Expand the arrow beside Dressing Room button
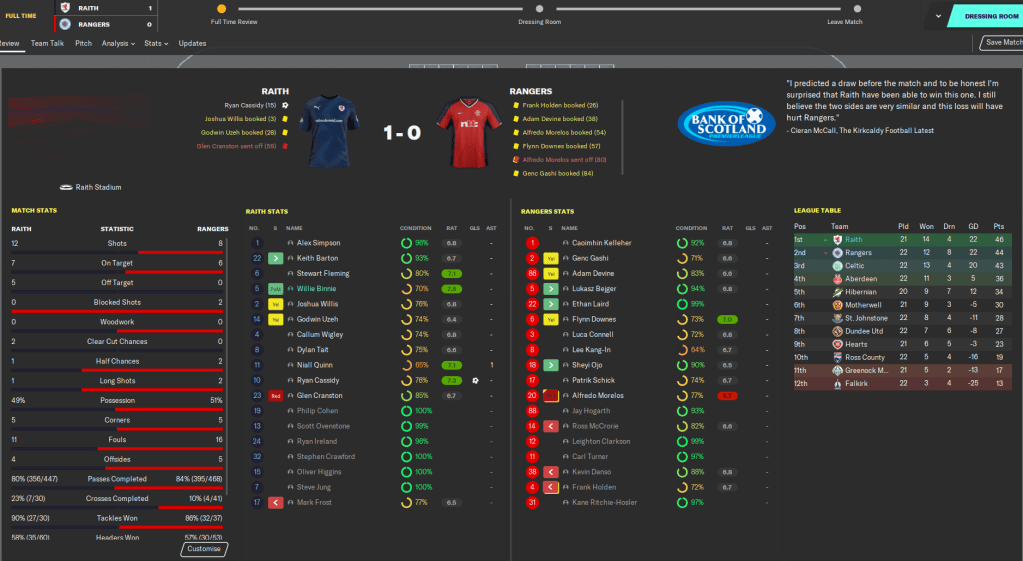The height and width of the screenshot is (561, 1023). coord(938,16)
